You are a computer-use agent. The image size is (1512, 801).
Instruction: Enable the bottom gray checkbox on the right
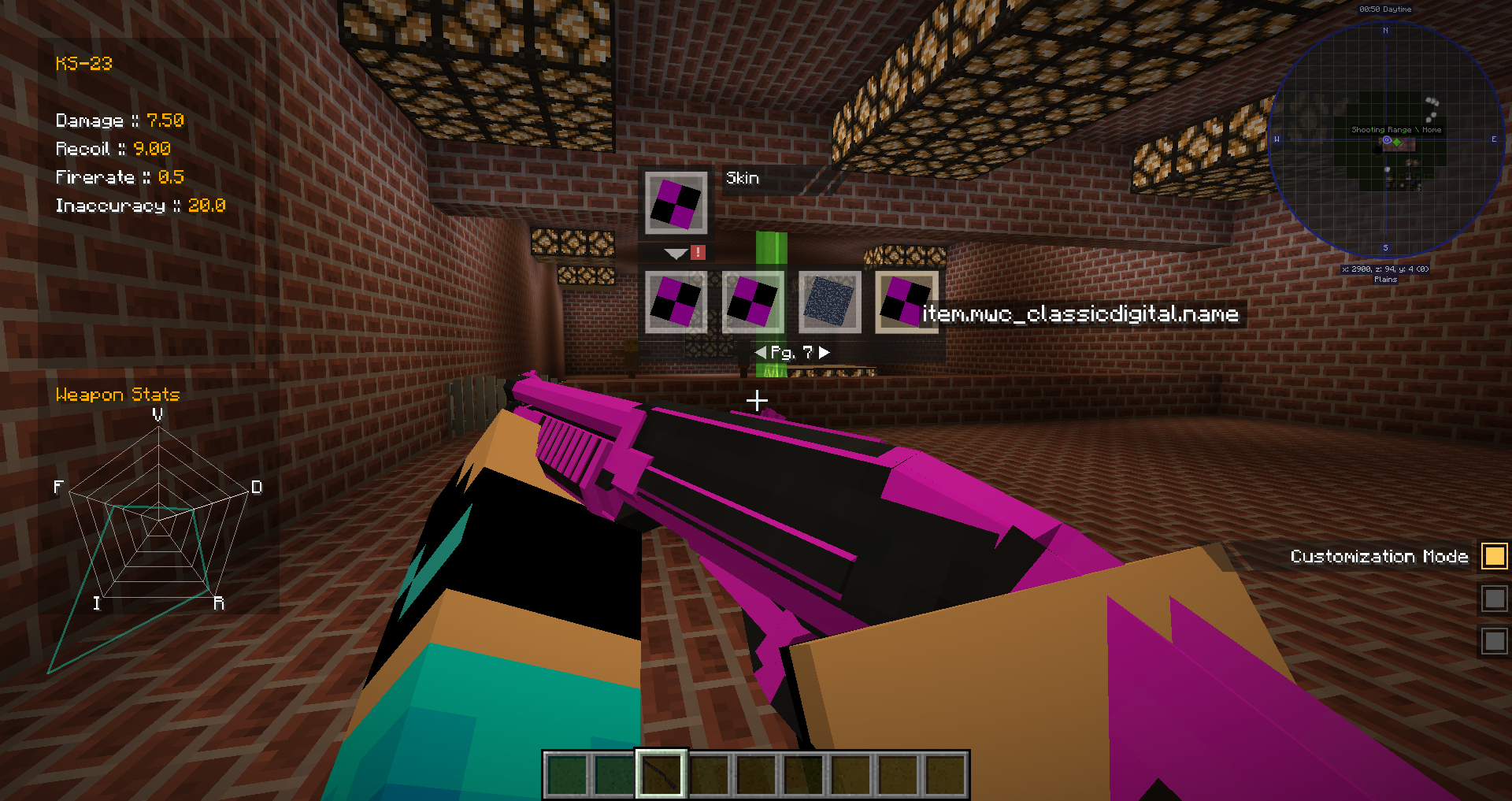click(1493, 640)
